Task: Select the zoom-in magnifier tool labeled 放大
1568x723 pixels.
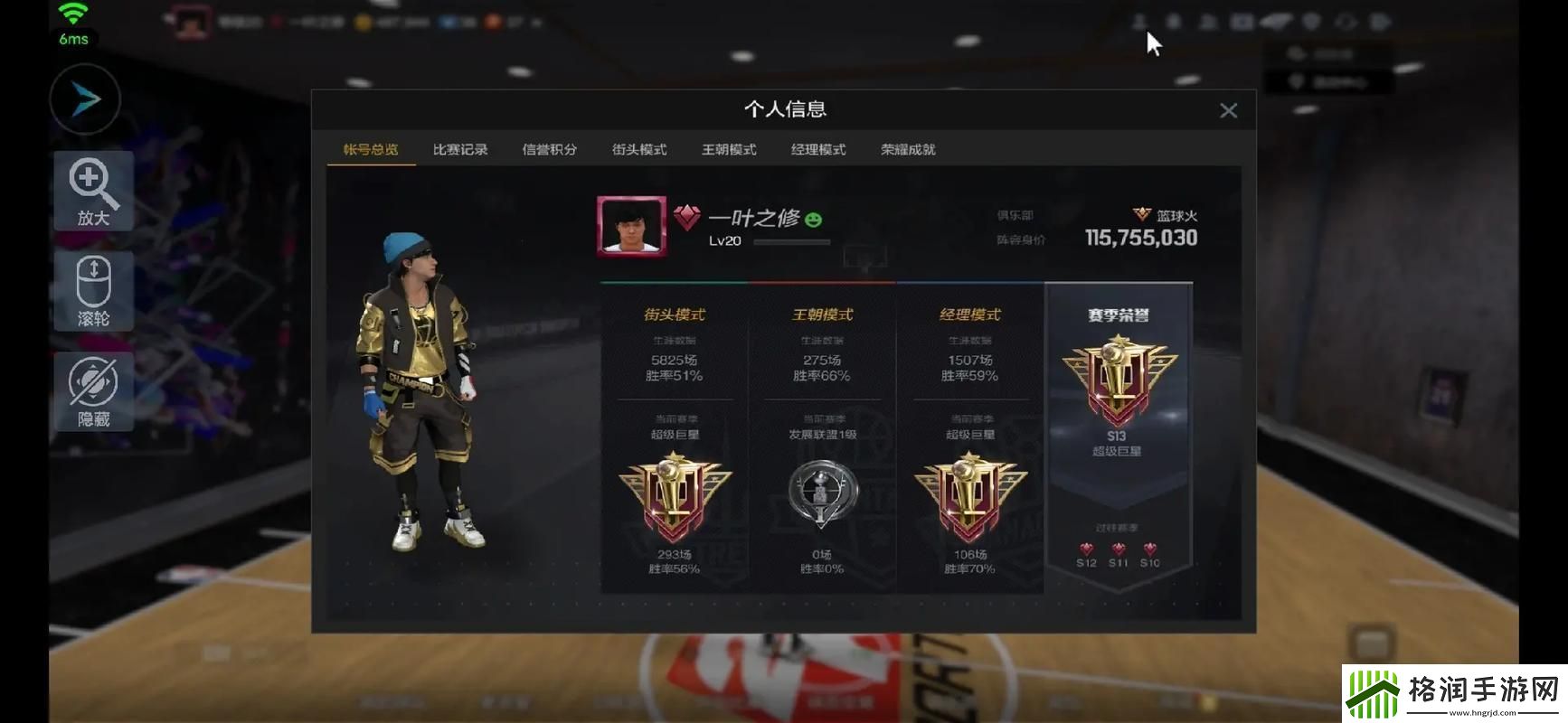Action: (x=93, y=191)
